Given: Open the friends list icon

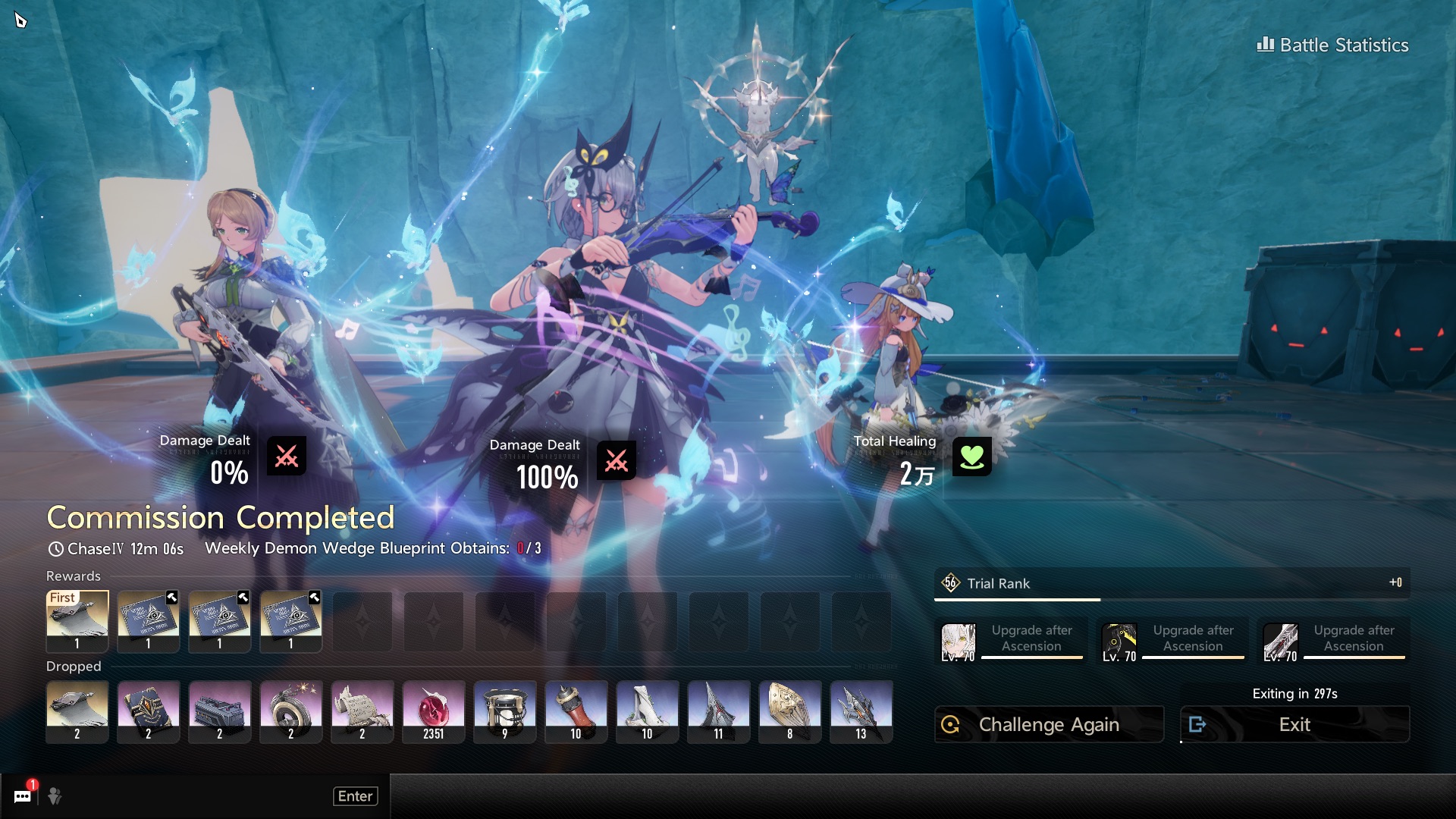Looking at the screenshot, I should coord(55,795).
